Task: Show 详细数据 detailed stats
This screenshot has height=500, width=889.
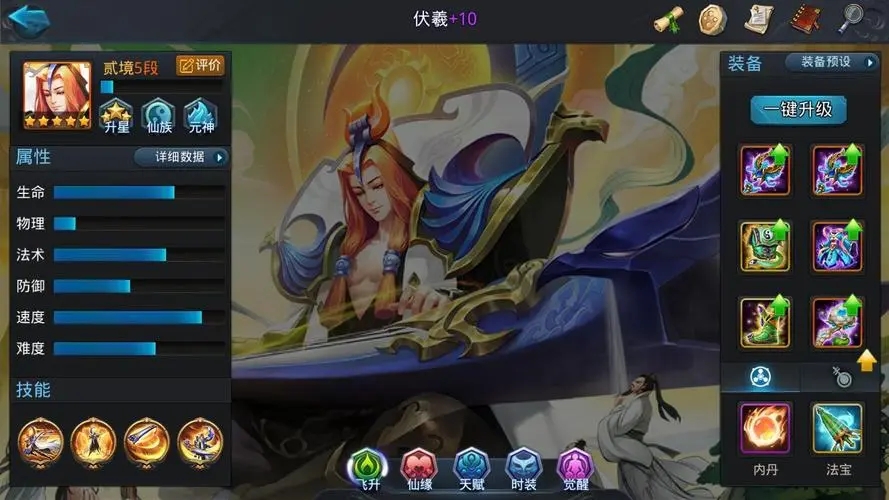Action: click(x=180, y=157)
